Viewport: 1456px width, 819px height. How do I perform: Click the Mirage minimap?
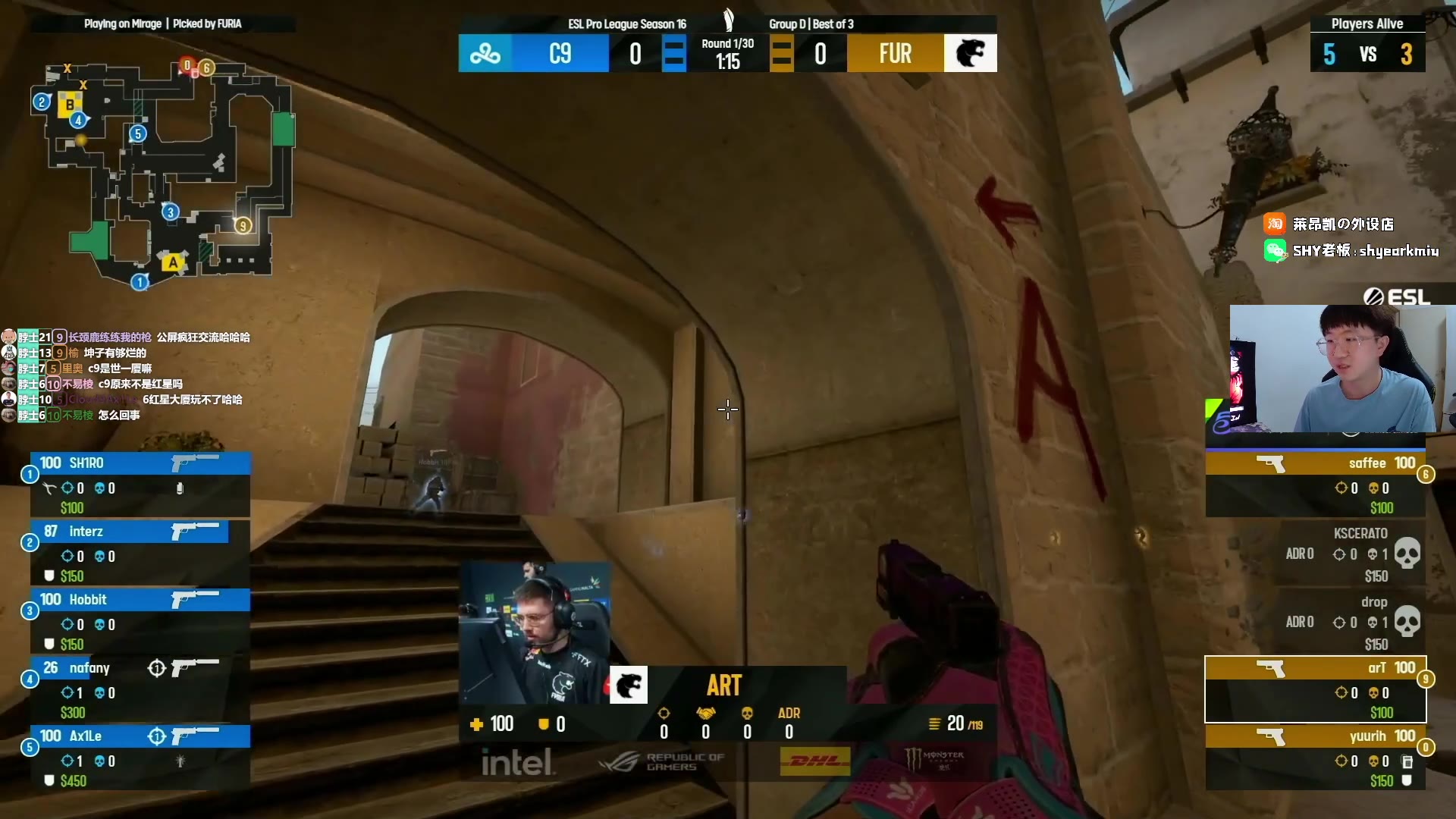(167, 174)
